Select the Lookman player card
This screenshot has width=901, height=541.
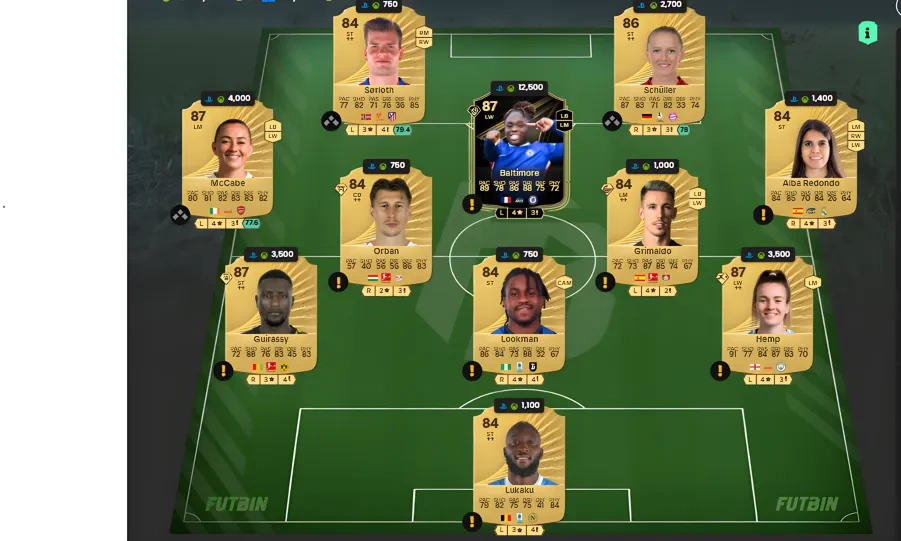tap(519, 312)
